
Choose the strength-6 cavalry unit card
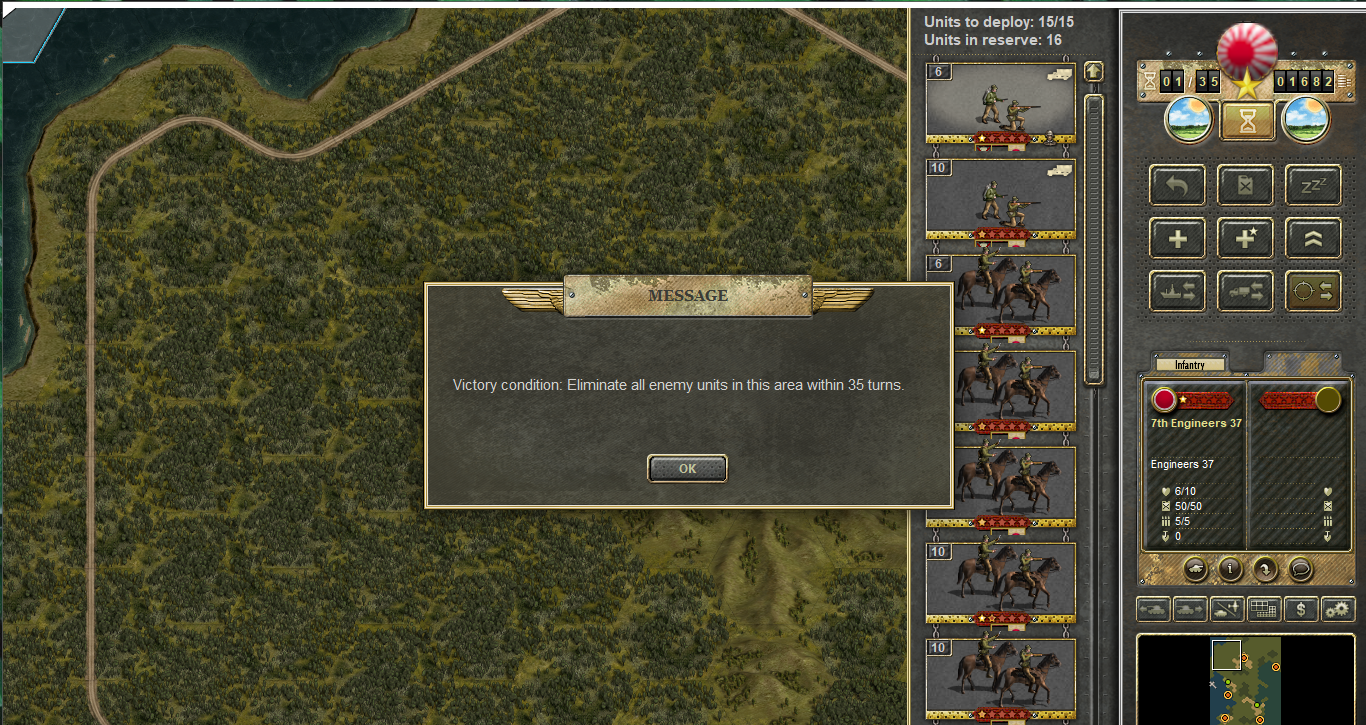coord(1000,293)
